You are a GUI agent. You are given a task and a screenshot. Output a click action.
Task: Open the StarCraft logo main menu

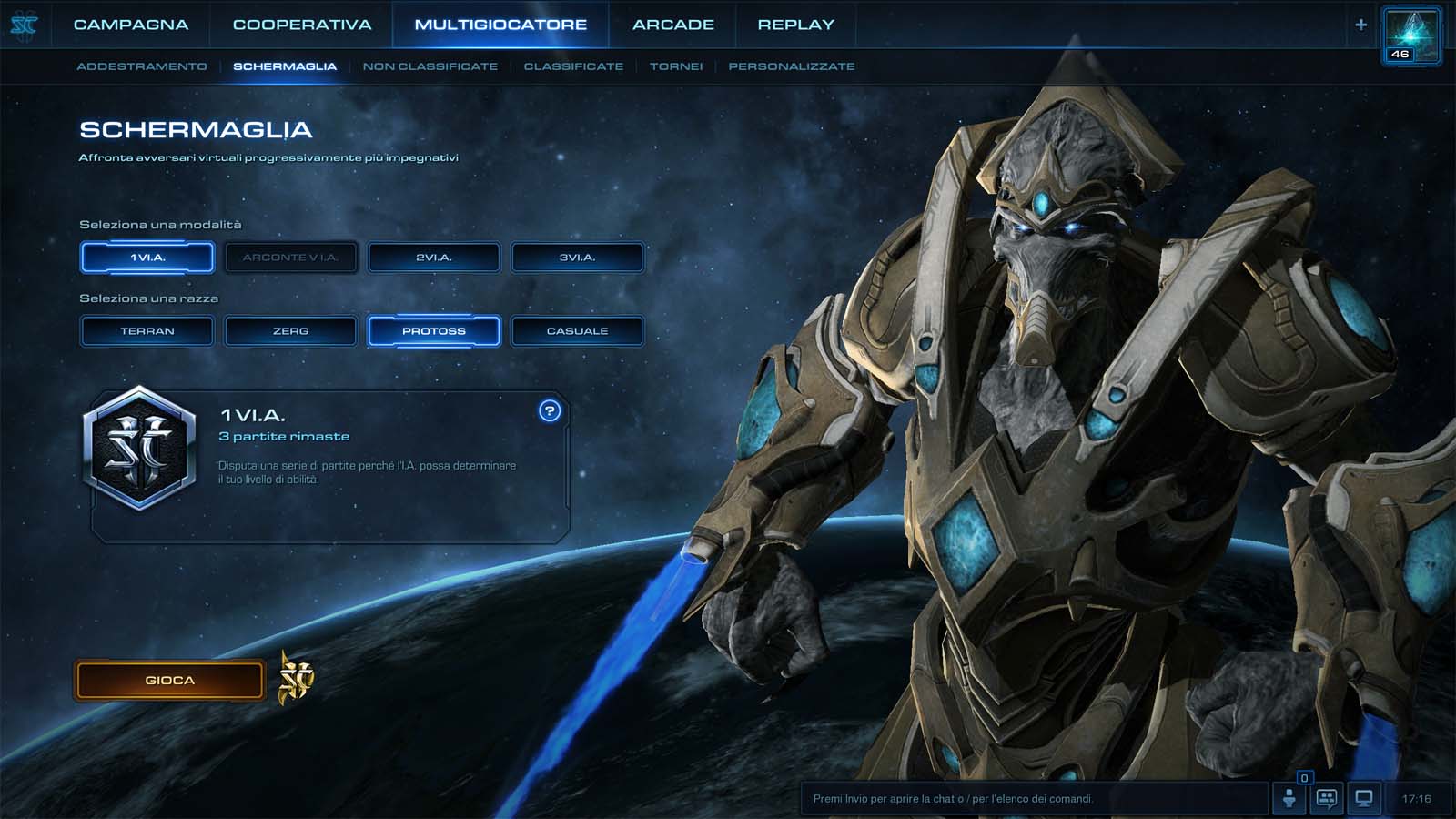[x=24, y=25]
